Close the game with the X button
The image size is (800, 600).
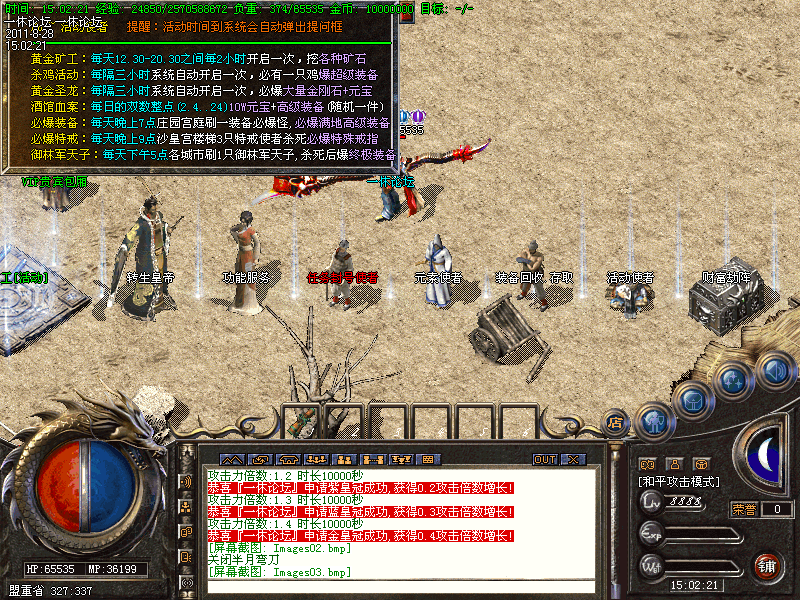pos(573,459)
